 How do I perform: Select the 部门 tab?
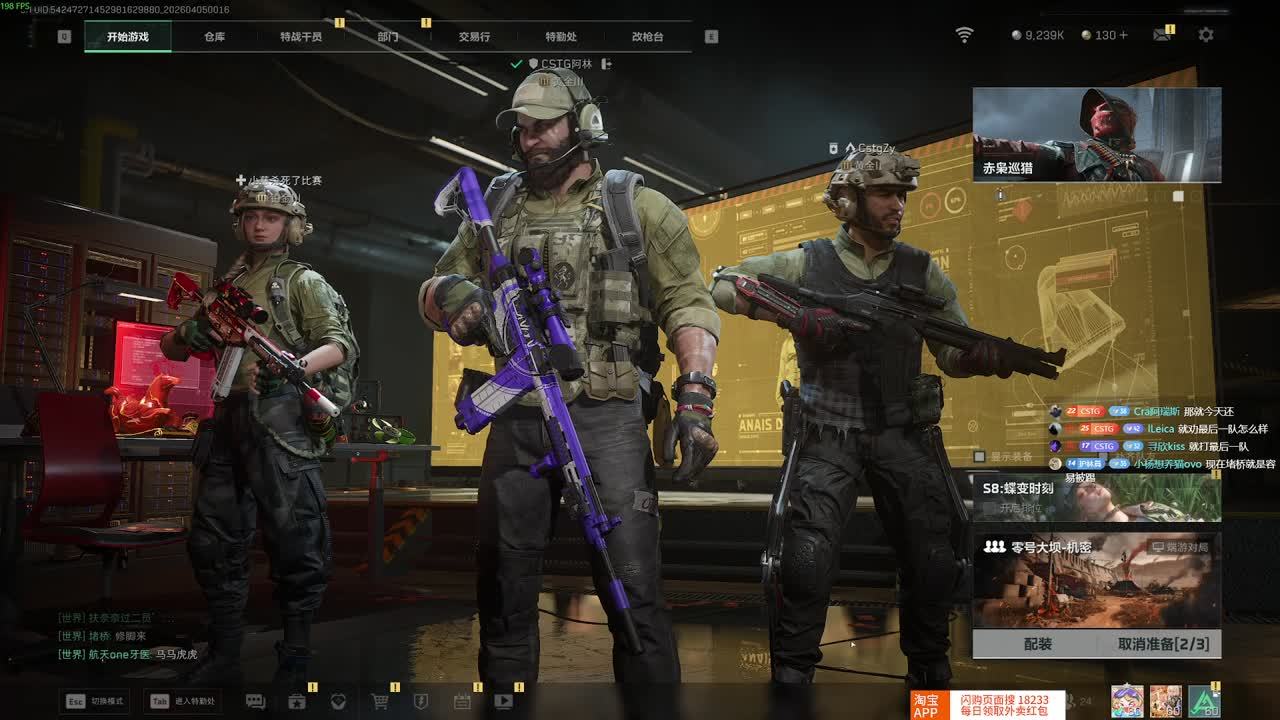[388, 37]
